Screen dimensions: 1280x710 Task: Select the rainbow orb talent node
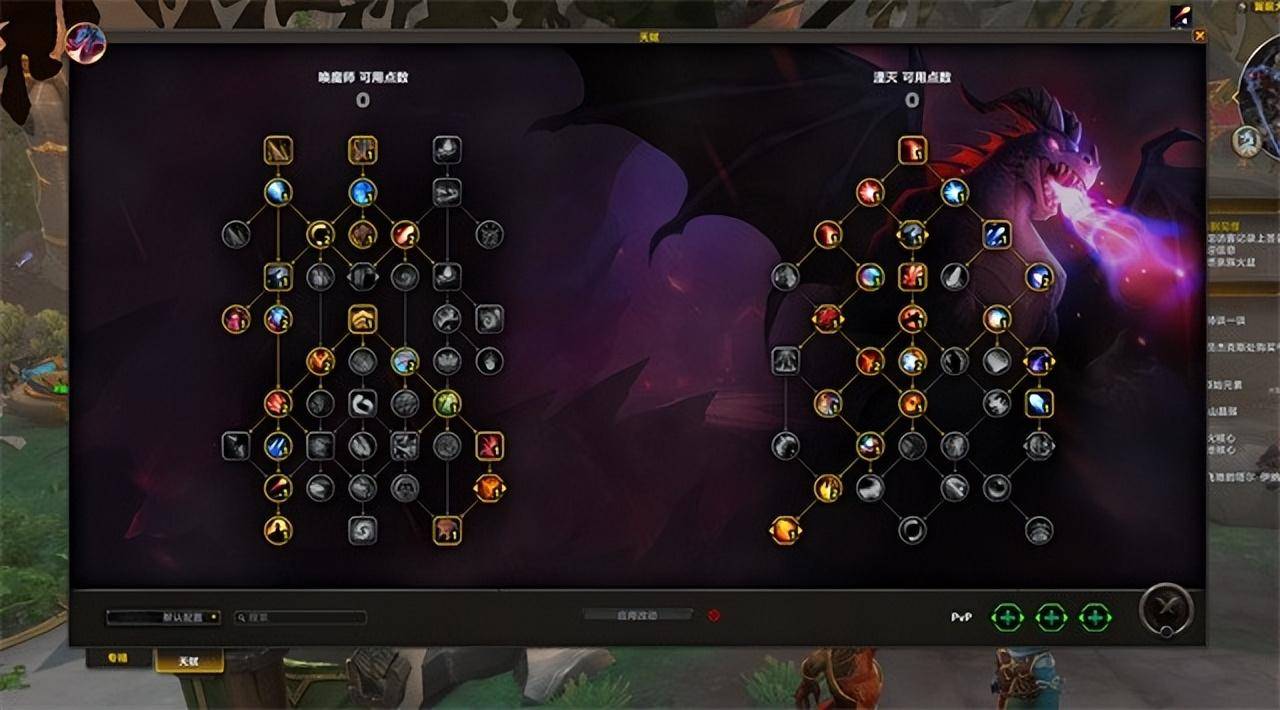click(870, 277)
